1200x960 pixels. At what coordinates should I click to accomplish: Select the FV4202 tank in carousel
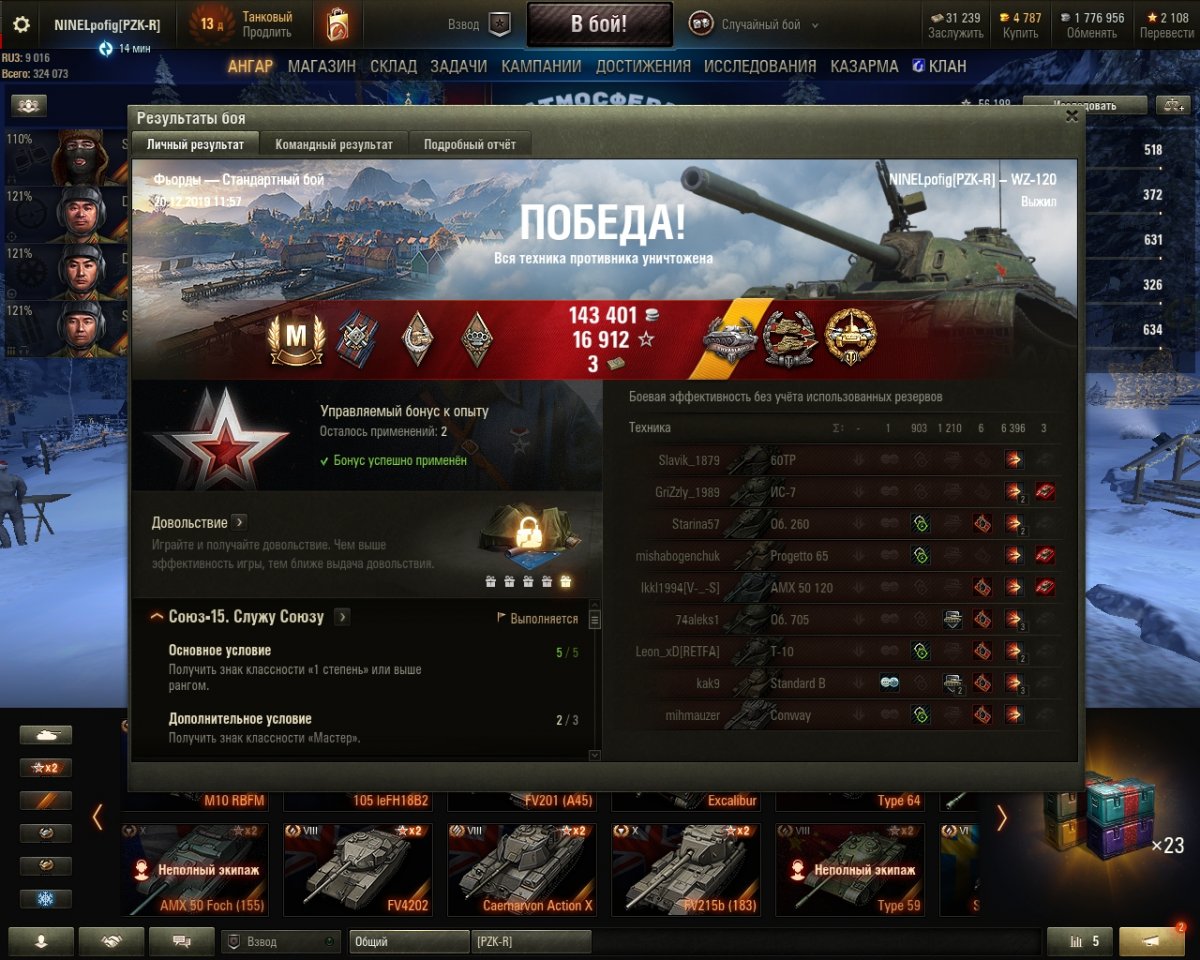pyautogui.click(x=358, y=868)
